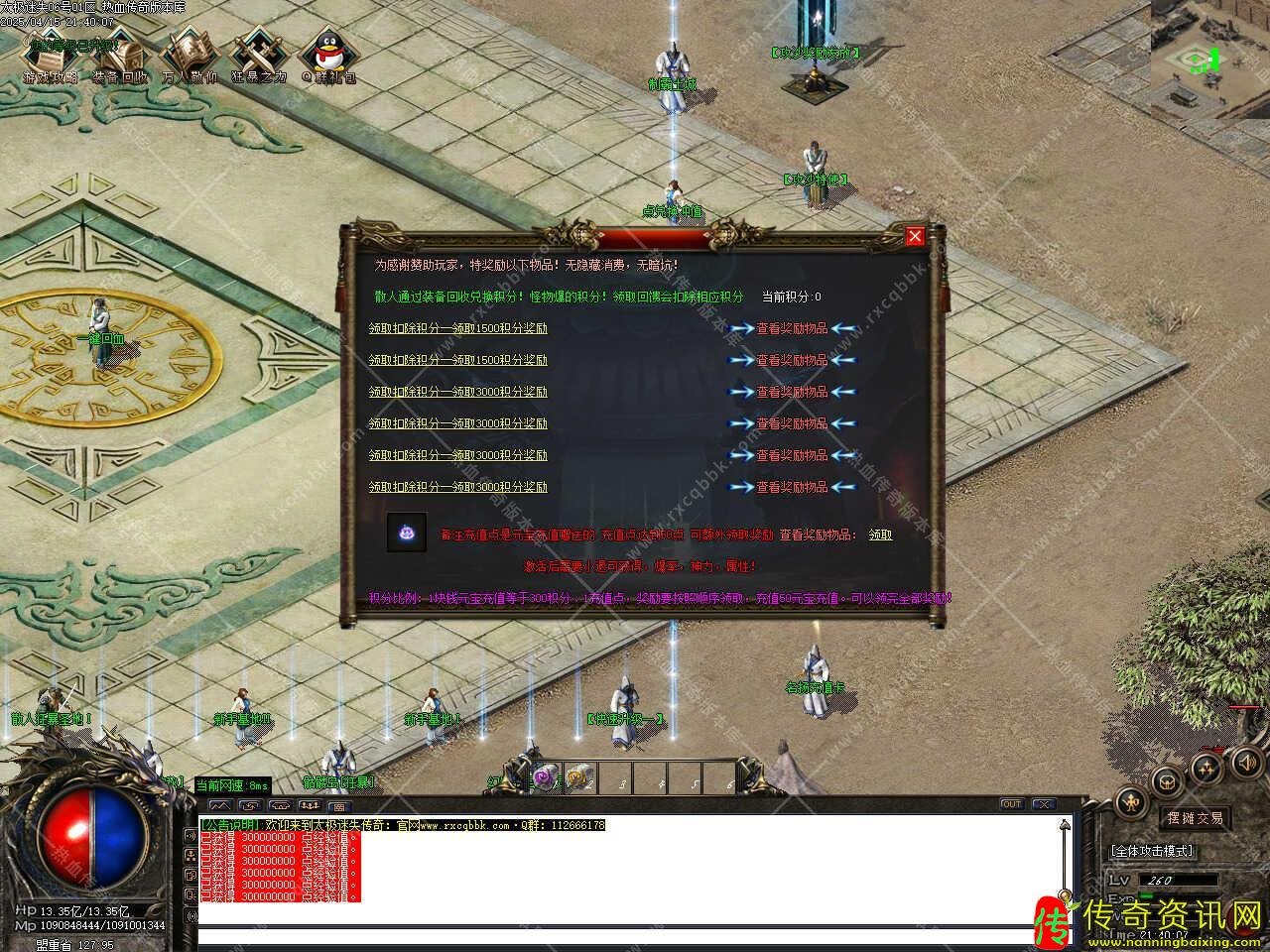Click the underlined 领取 link in the recharge note
This screenshot has height=952, width=1270.
coord(880,535)
